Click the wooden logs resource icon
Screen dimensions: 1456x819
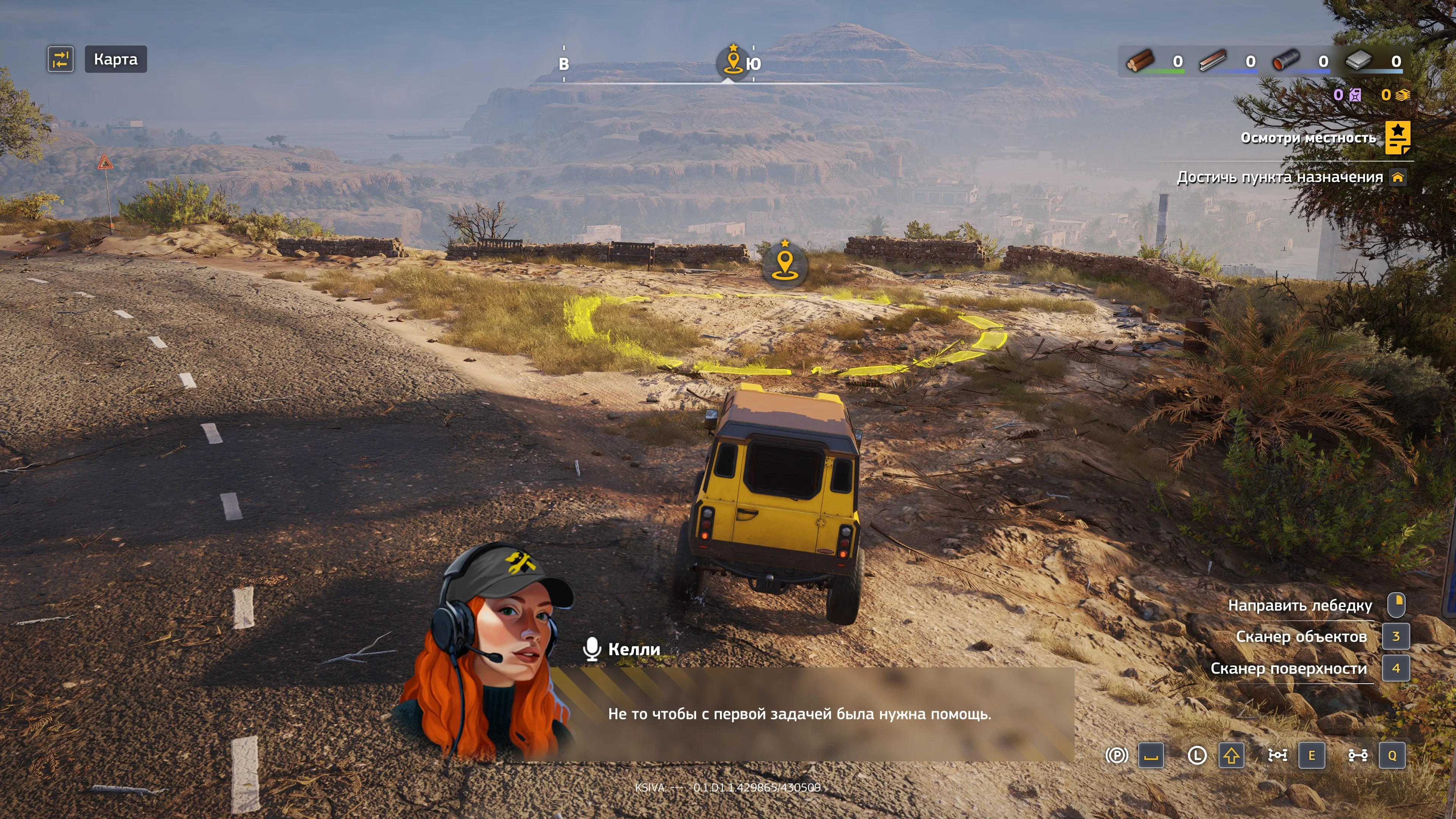tap(1141, 61)
